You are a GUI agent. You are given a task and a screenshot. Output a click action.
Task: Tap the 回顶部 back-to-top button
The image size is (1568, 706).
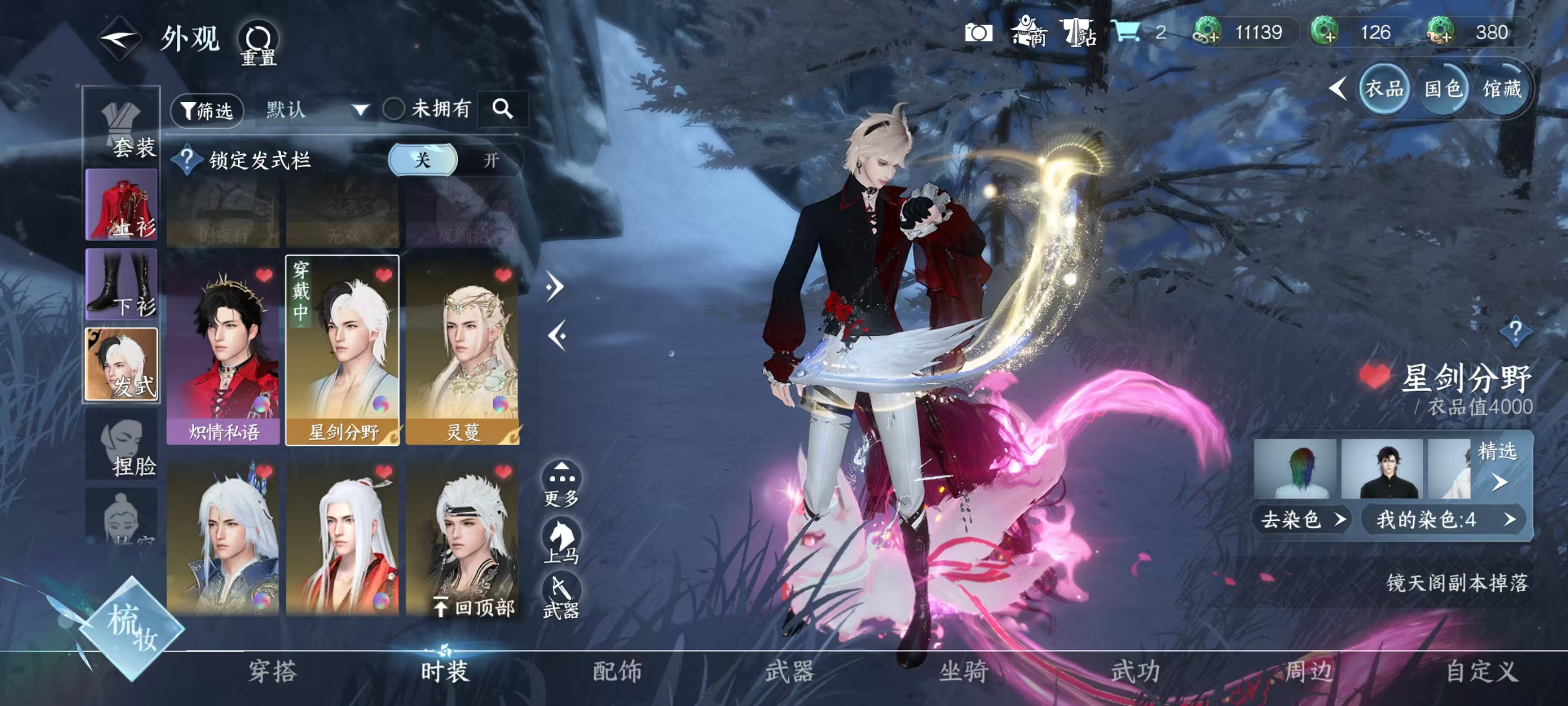click(x=474, y=607)
